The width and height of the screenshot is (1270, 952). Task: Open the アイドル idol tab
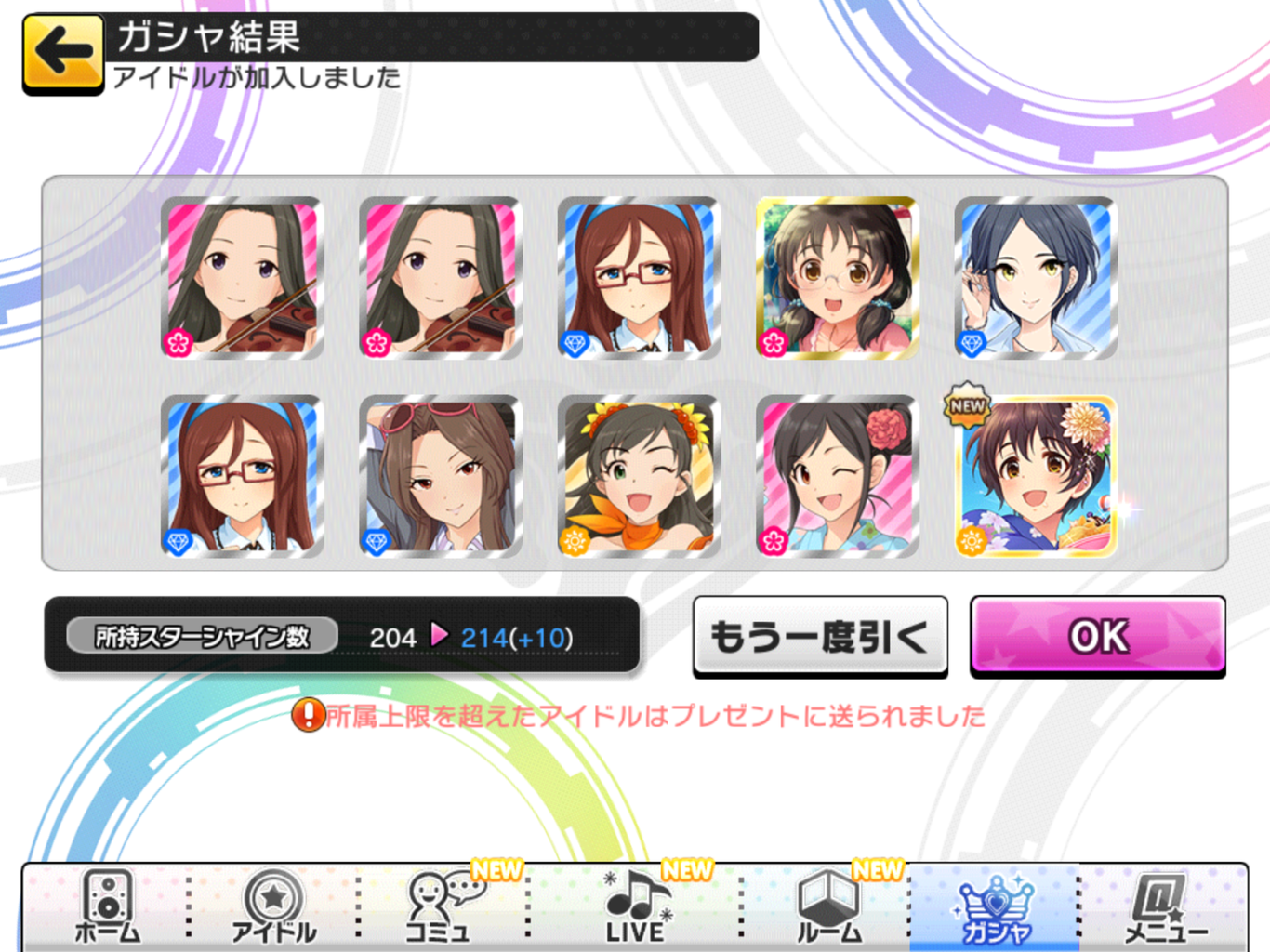pos(273,908)
